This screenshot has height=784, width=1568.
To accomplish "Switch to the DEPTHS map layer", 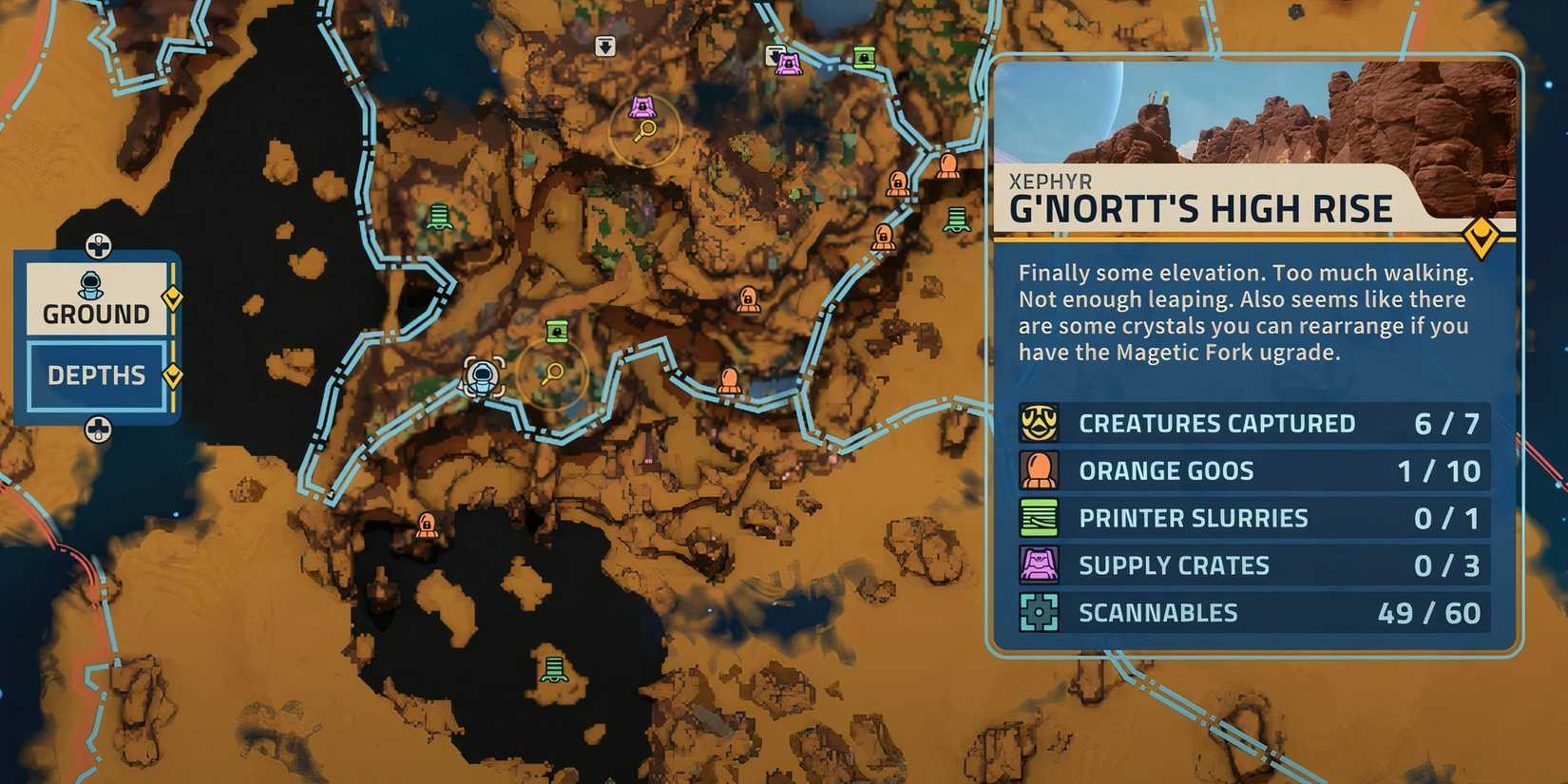I will pyautogui.click(x=95, y=375).
